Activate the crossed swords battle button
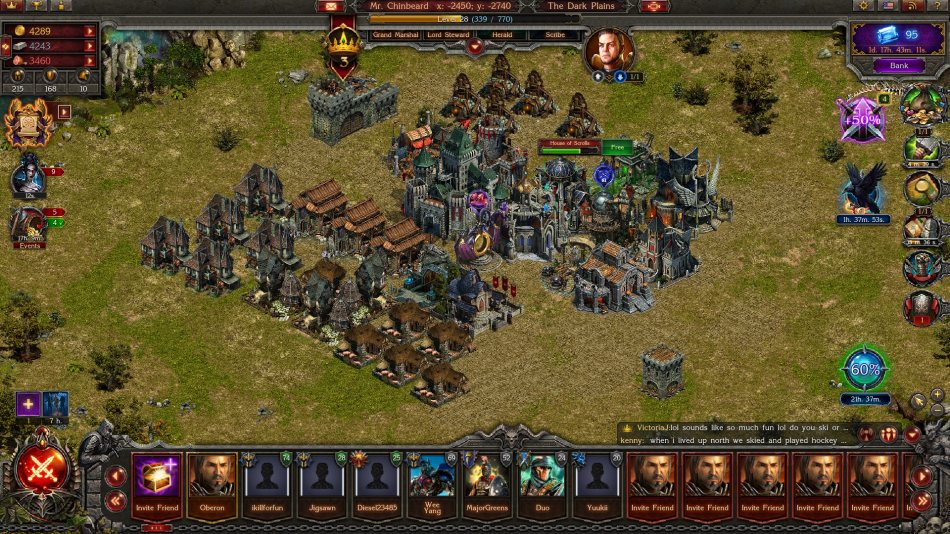Screen dimensions: 950x534 coord(42,470)
